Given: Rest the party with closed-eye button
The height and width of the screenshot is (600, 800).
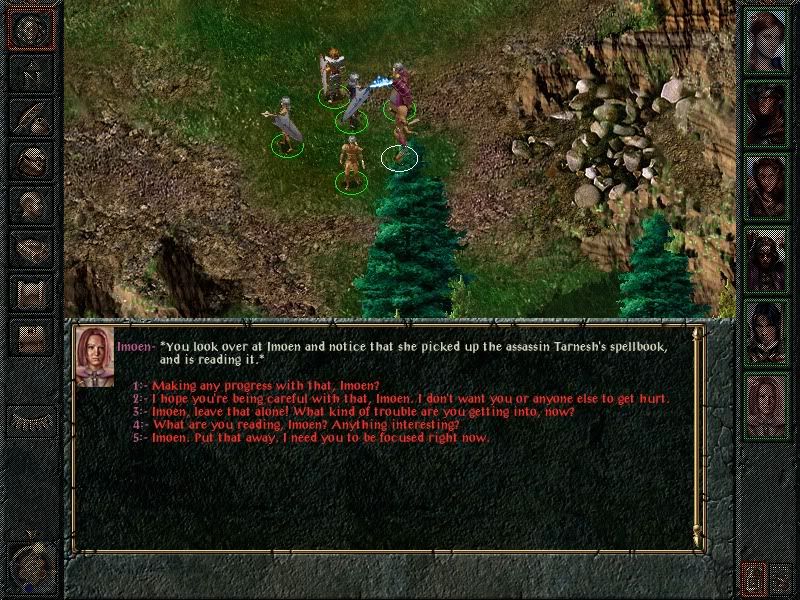Looking at the screenshot, I should (x=30, y=420).
